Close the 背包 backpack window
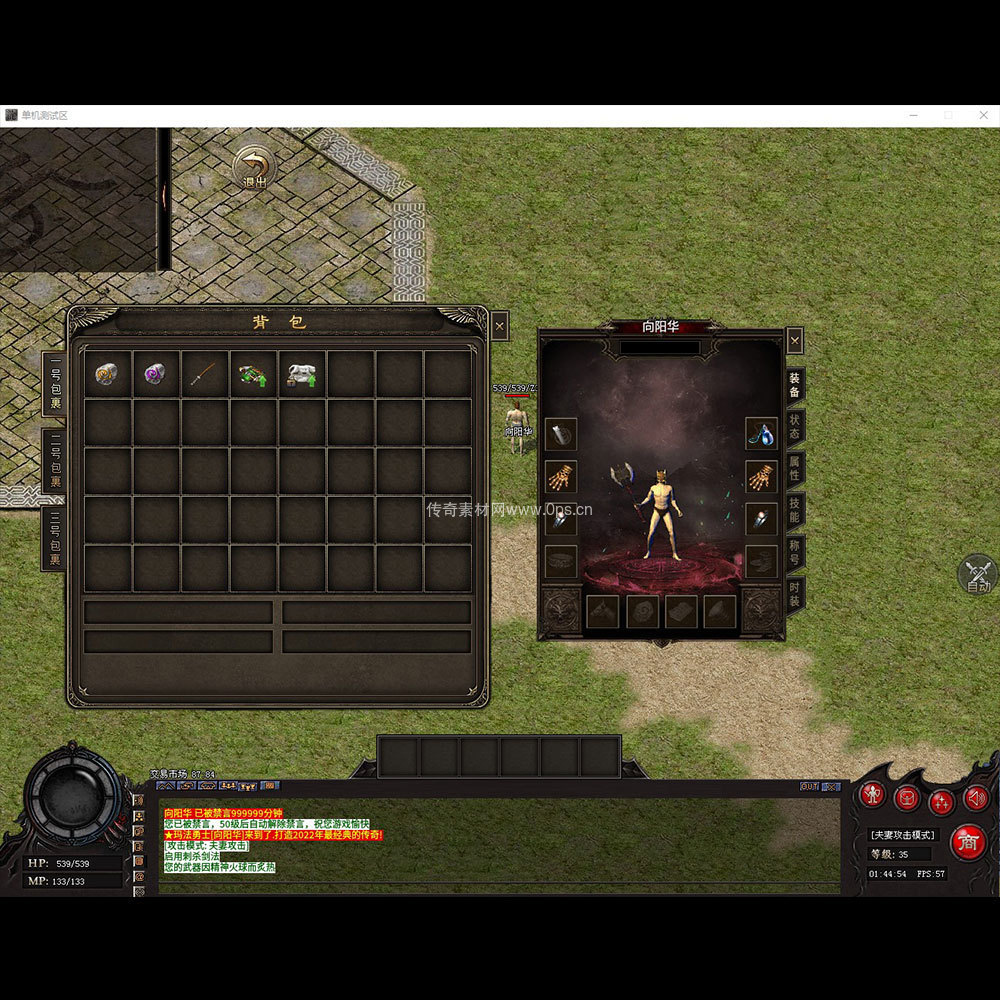This screenshot has width=1000, height=1000. click(500, 325)
